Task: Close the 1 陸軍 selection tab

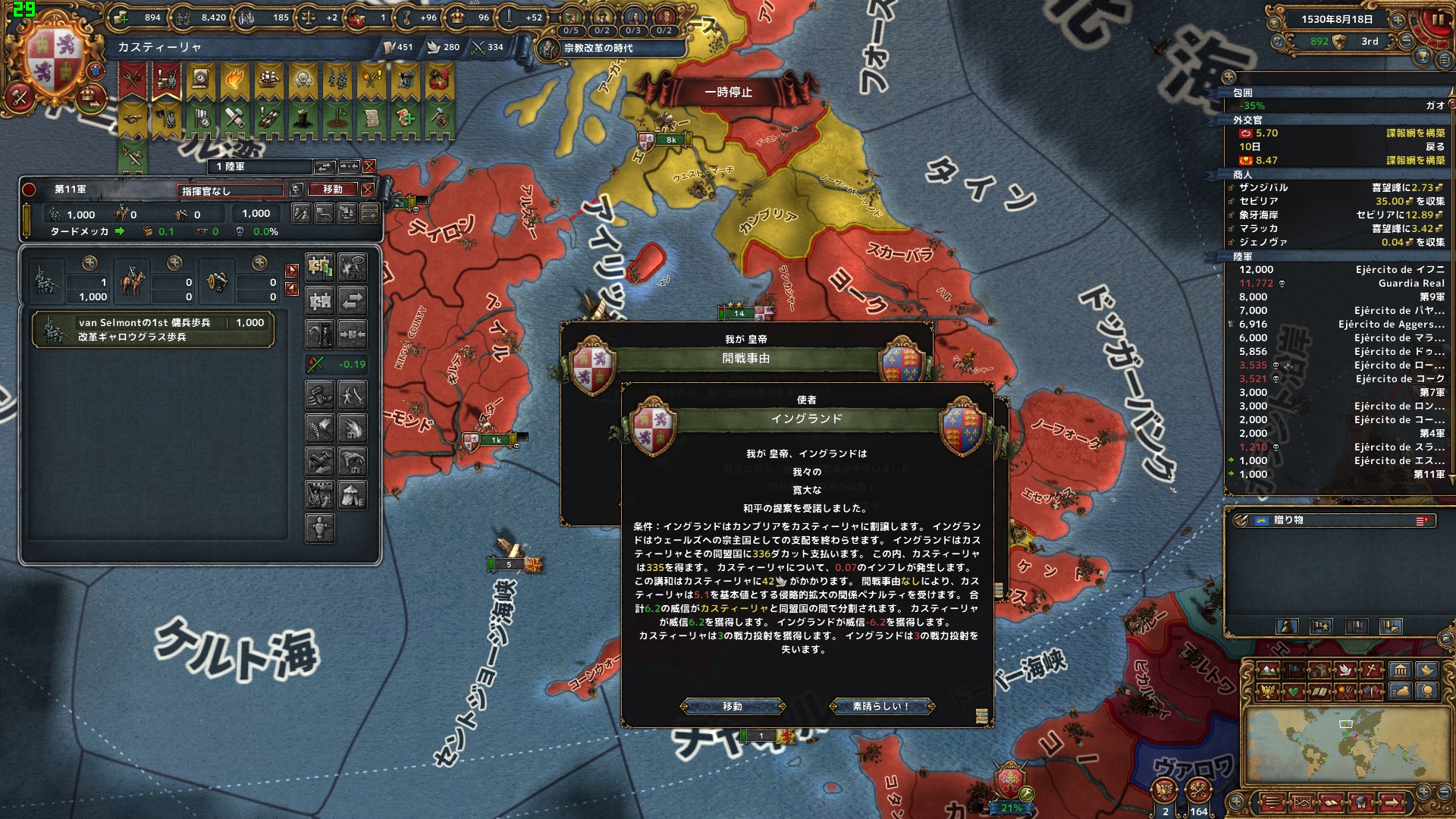Action: (369, 166)
